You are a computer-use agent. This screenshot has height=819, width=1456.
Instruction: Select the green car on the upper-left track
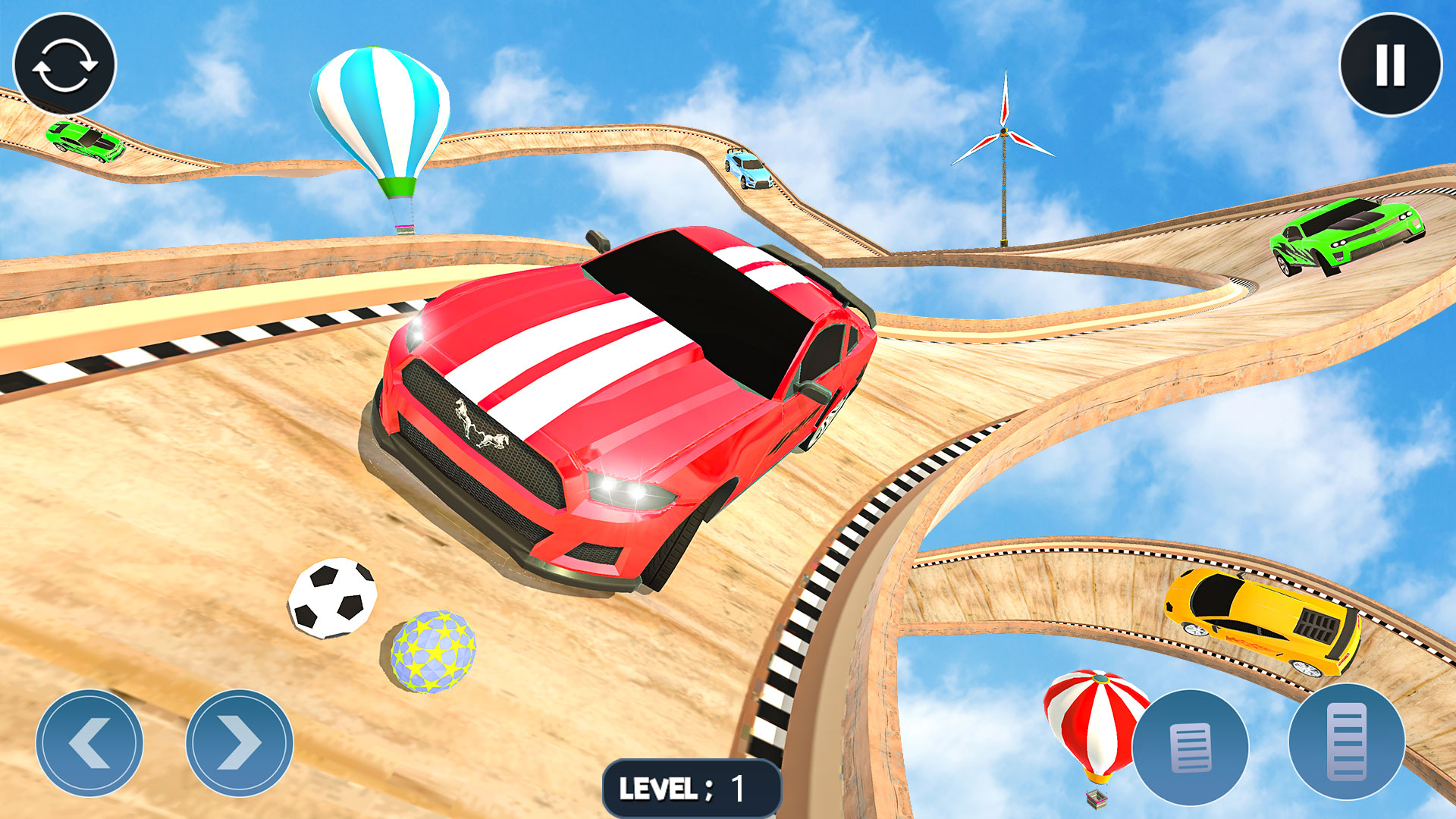click(85, 141)
